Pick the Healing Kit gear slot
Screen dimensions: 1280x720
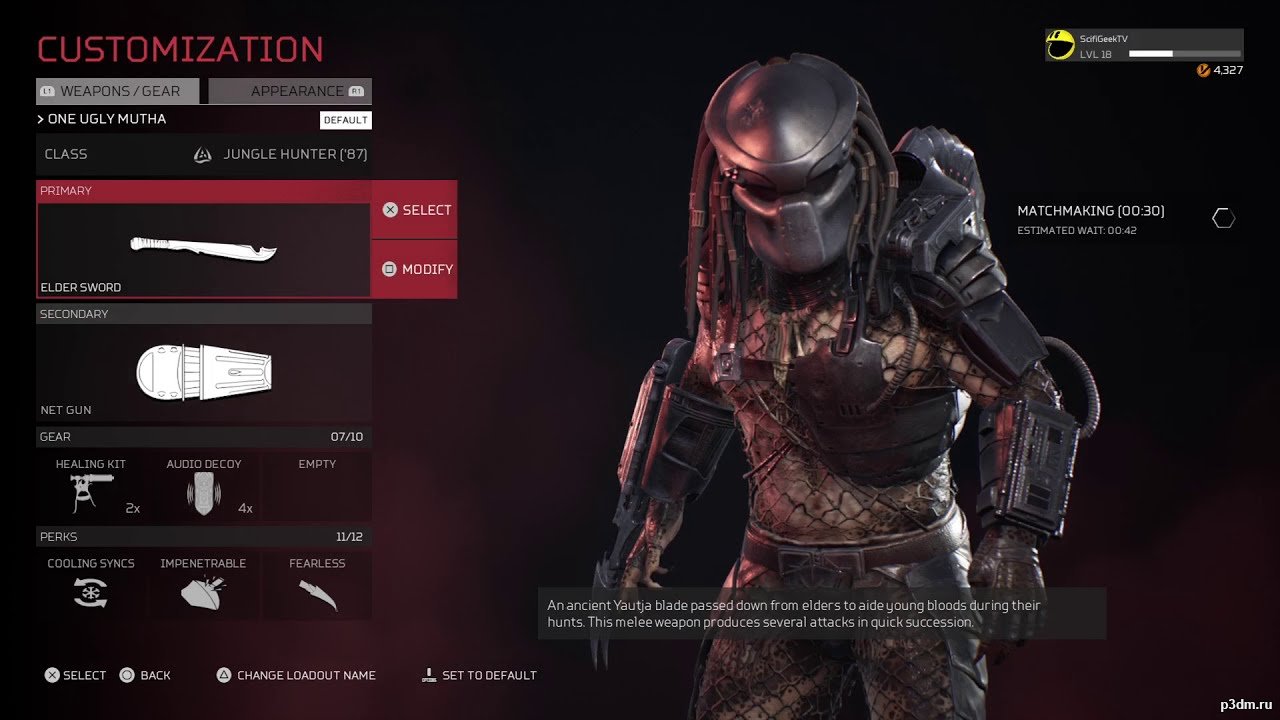[x=91, y=486]
